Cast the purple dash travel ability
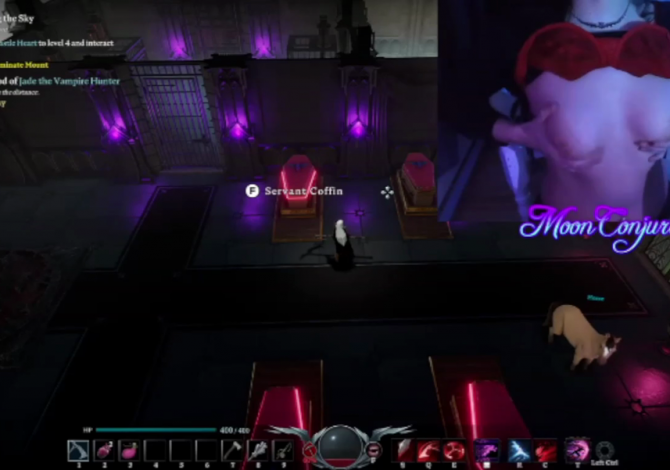This screenshot has height=470, width=670. (487, 450)
